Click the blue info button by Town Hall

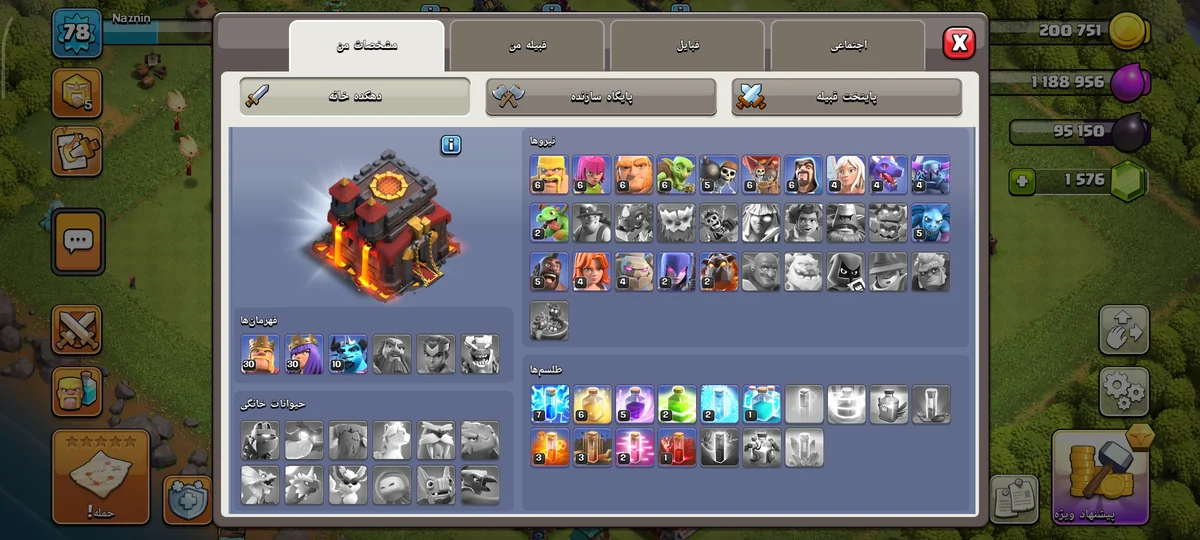451,145
